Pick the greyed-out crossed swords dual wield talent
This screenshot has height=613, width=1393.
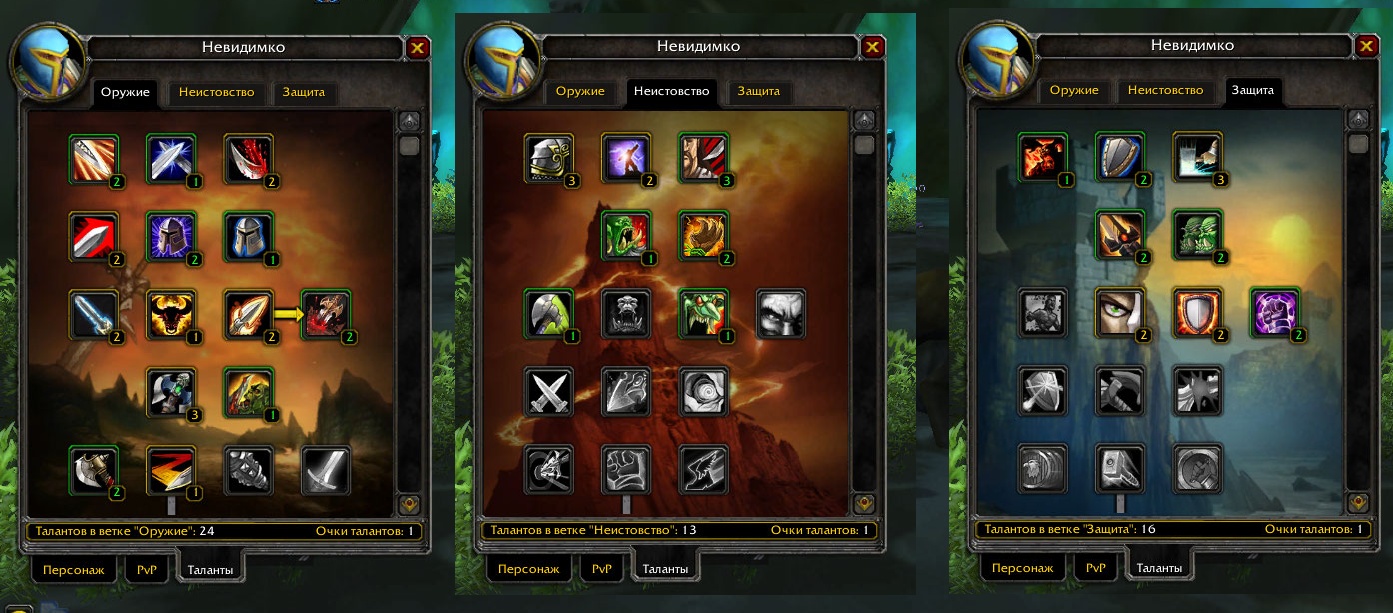click(548, 390)
